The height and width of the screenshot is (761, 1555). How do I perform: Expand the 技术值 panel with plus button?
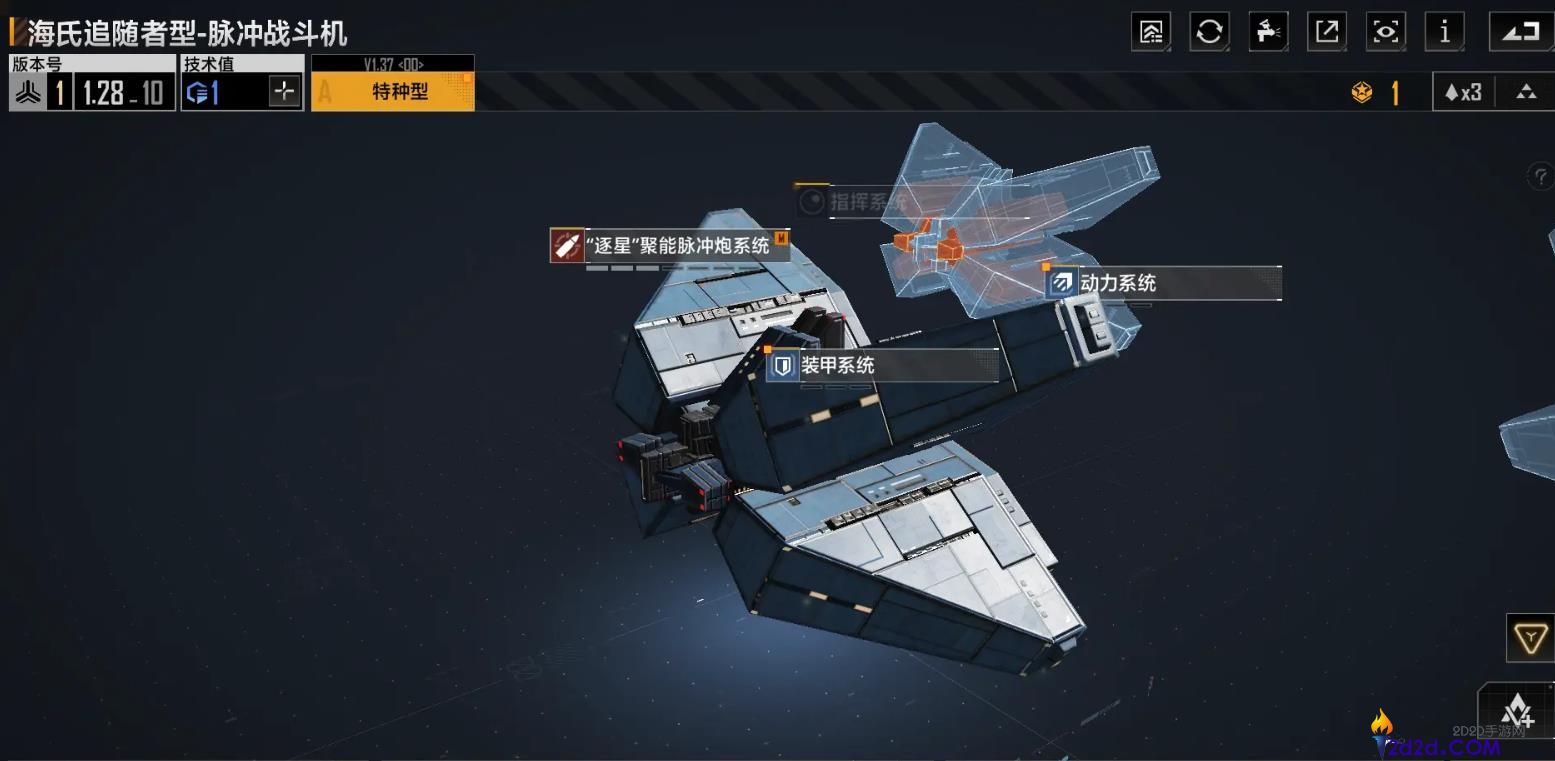point(284,90)
